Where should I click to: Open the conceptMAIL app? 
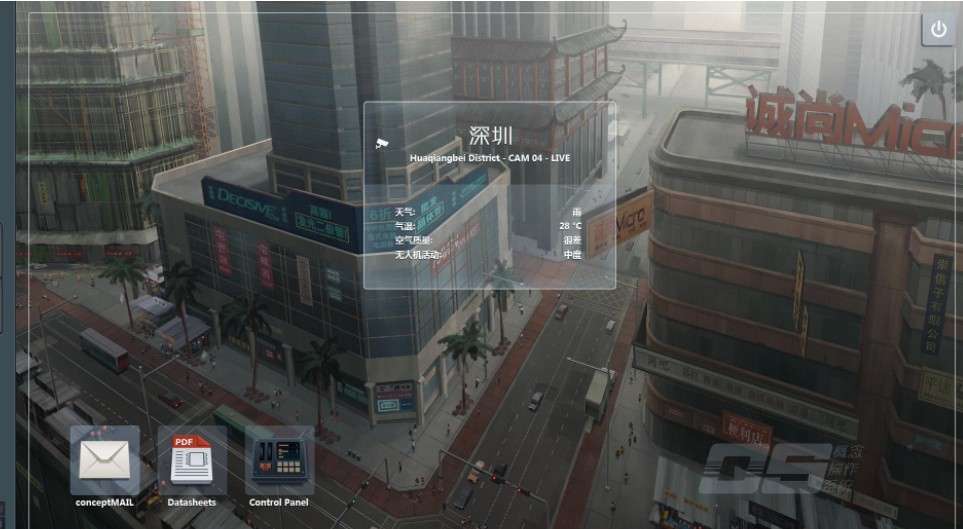point(104,461)
